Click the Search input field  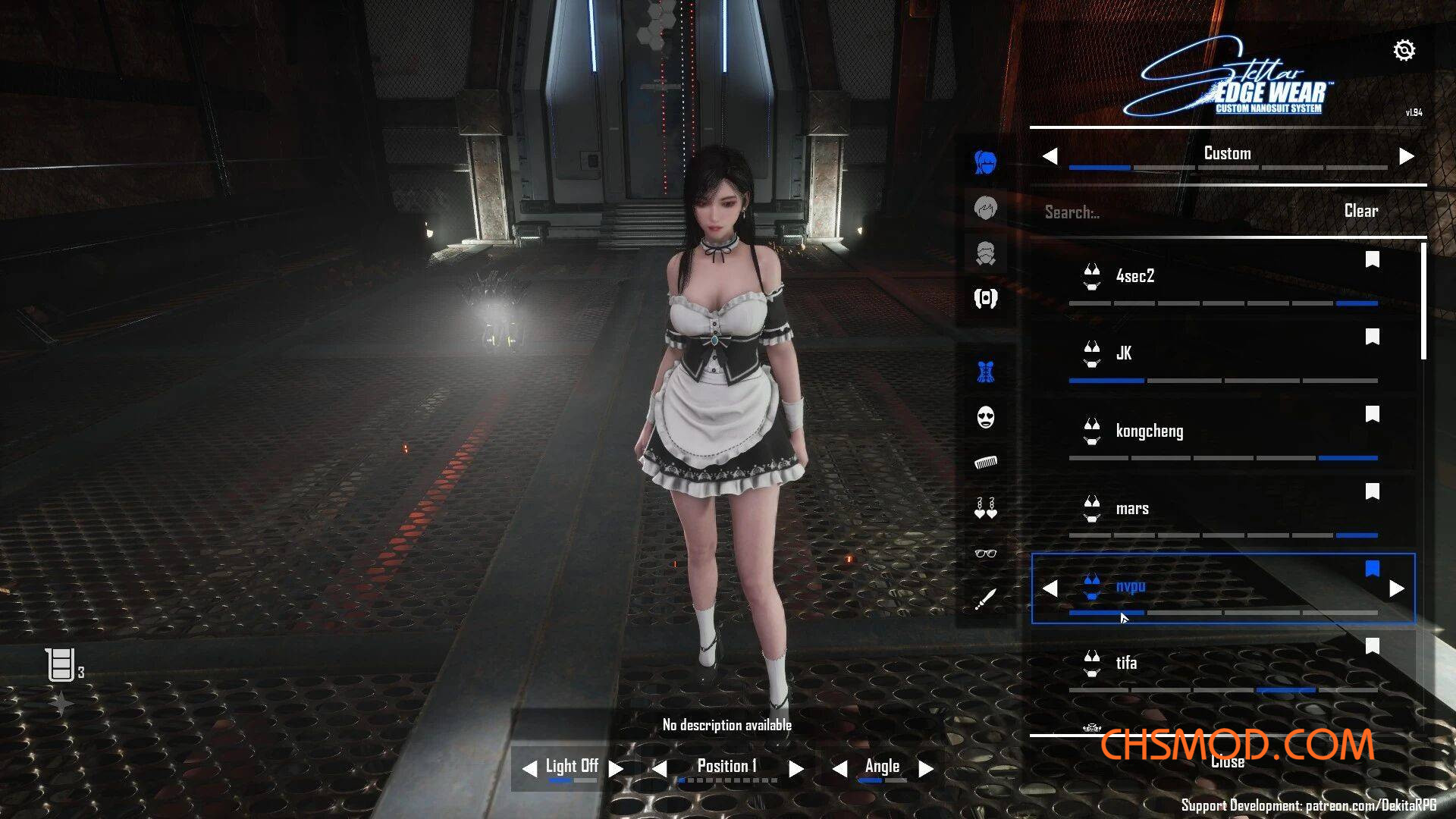tap(1168, 212)
